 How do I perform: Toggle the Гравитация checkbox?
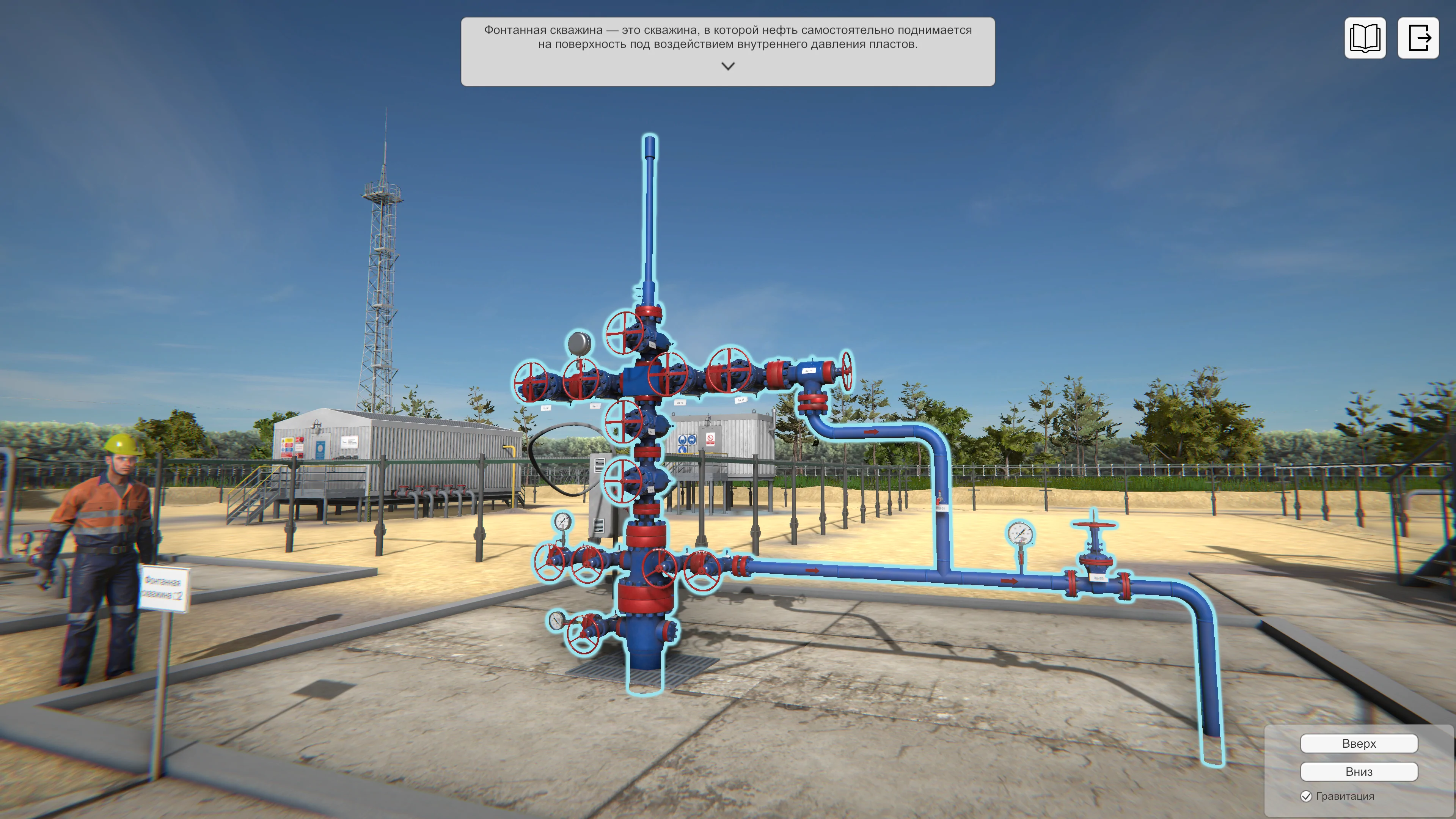click(x=1306, y=796)
